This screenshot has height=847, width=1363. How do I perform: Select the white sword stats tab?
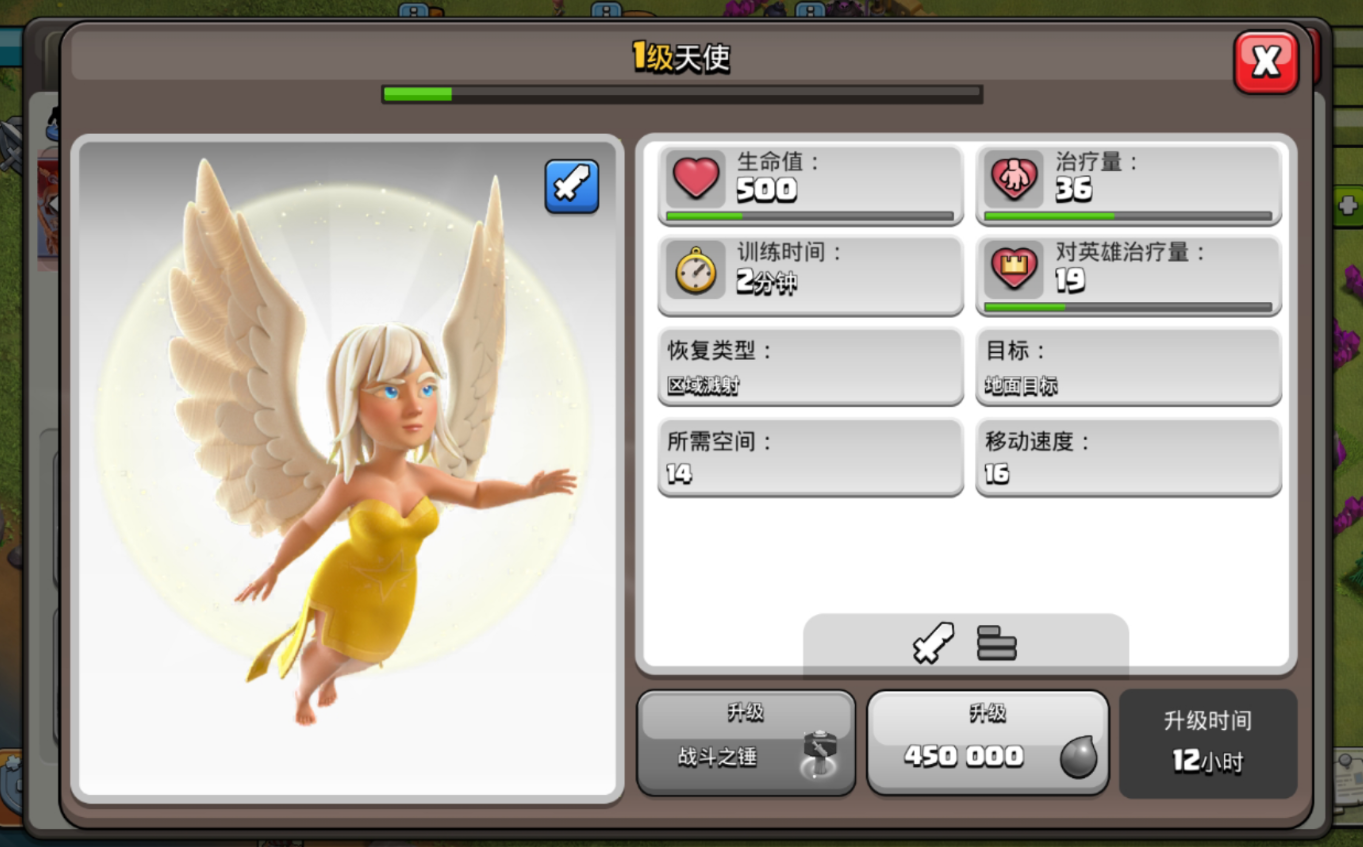pos(933,643)
